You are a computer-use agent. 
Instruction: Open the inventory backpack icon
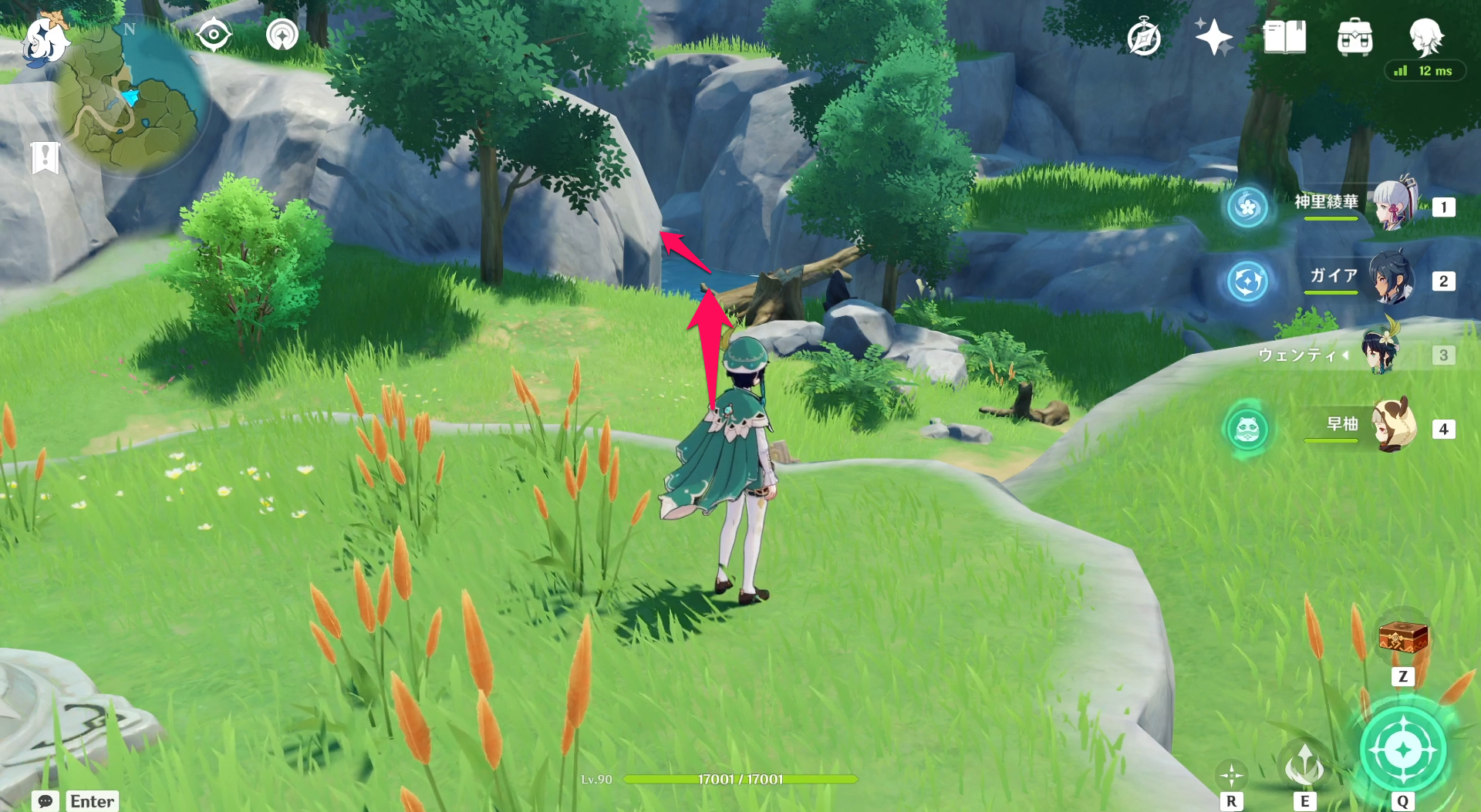[x=1354, y=36]
